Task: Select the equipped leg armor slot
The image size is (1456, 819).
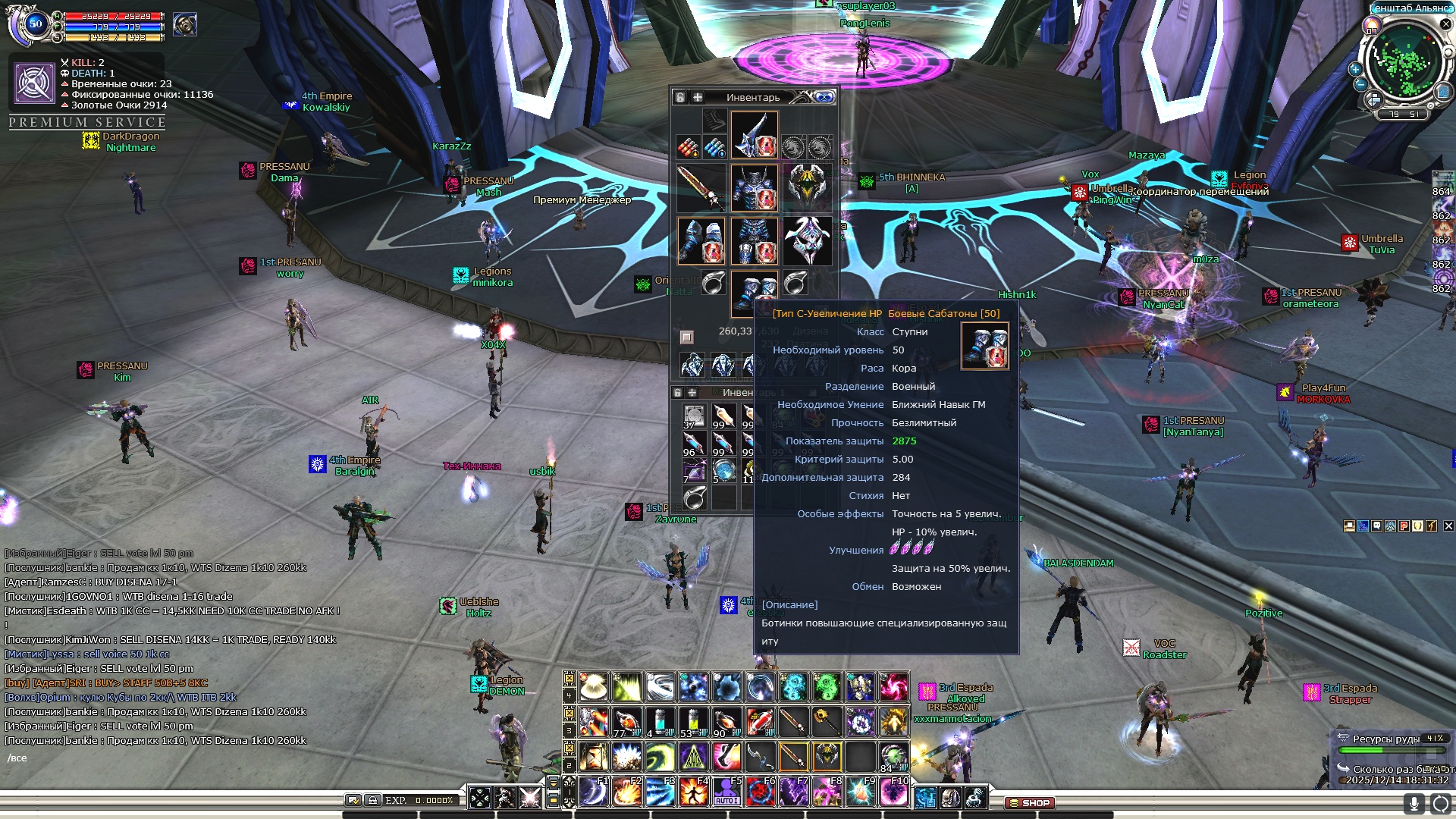Action: point(754,240)
